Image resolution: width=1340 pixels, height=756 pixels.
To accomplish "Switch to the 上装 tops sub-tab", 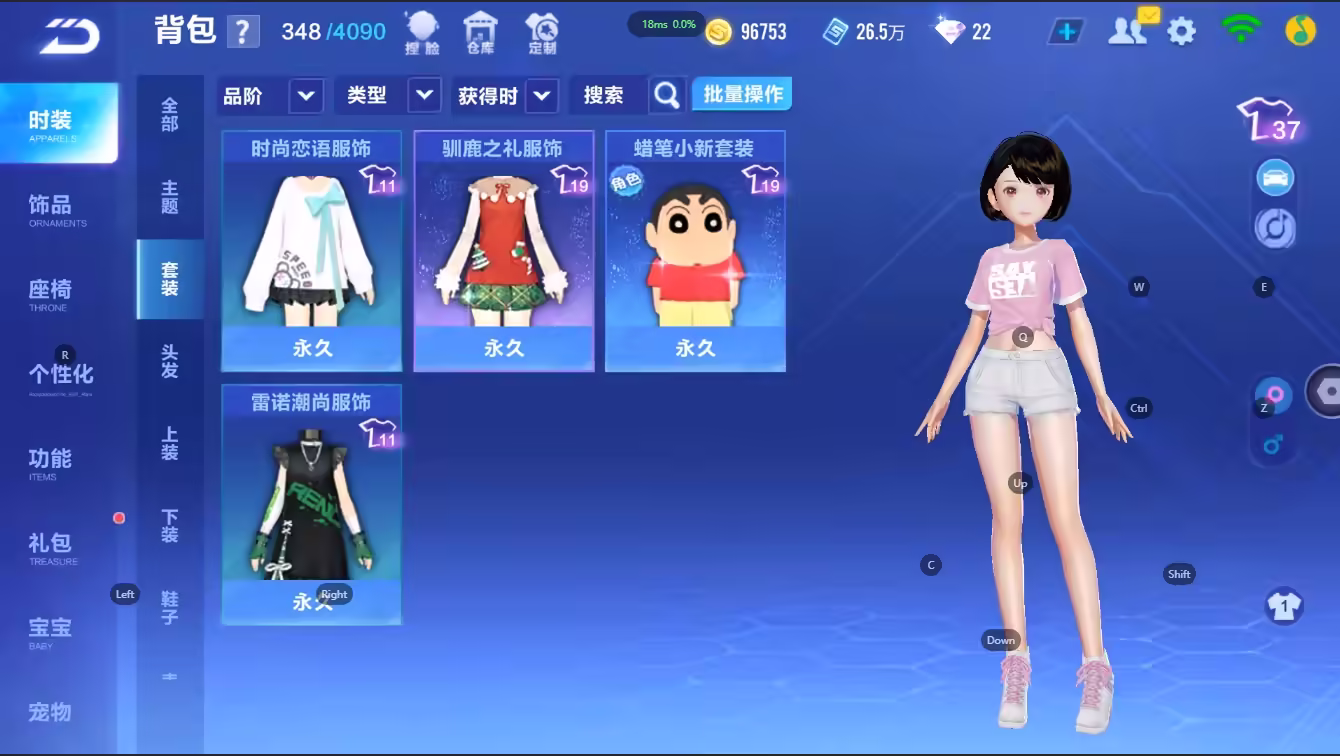I will [x=170, y=444].
